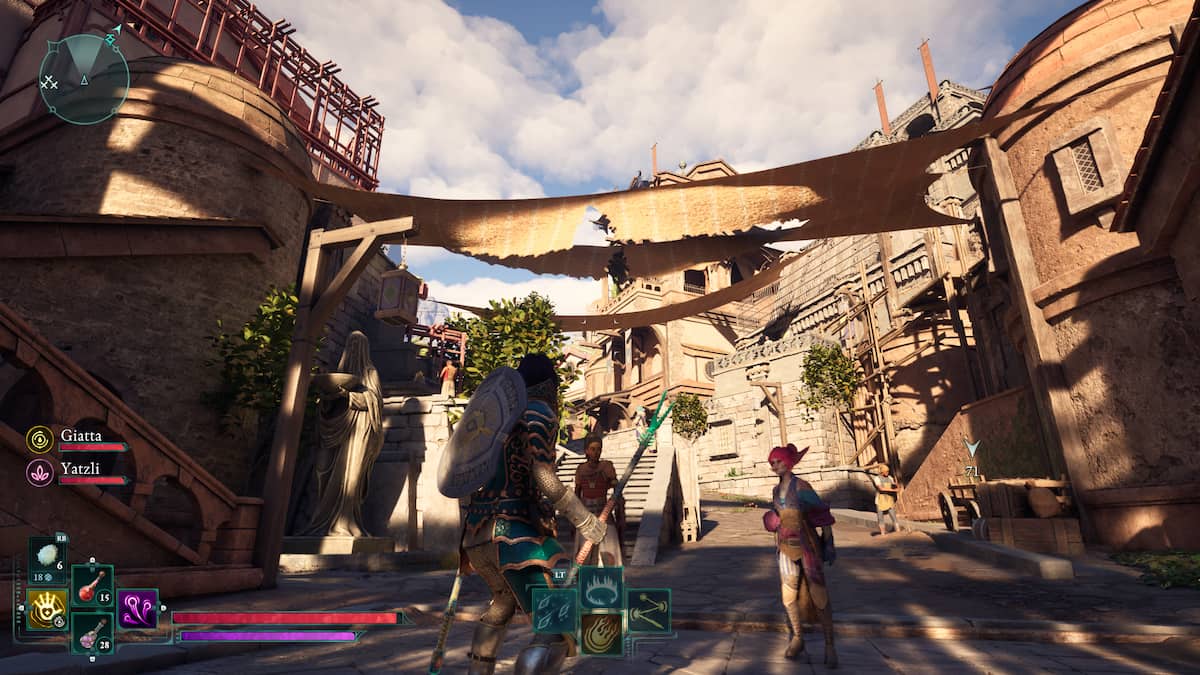The height and width of the screenshot is (675, 1200).
Task: Drink the red health potion
Action: [92, 586]
